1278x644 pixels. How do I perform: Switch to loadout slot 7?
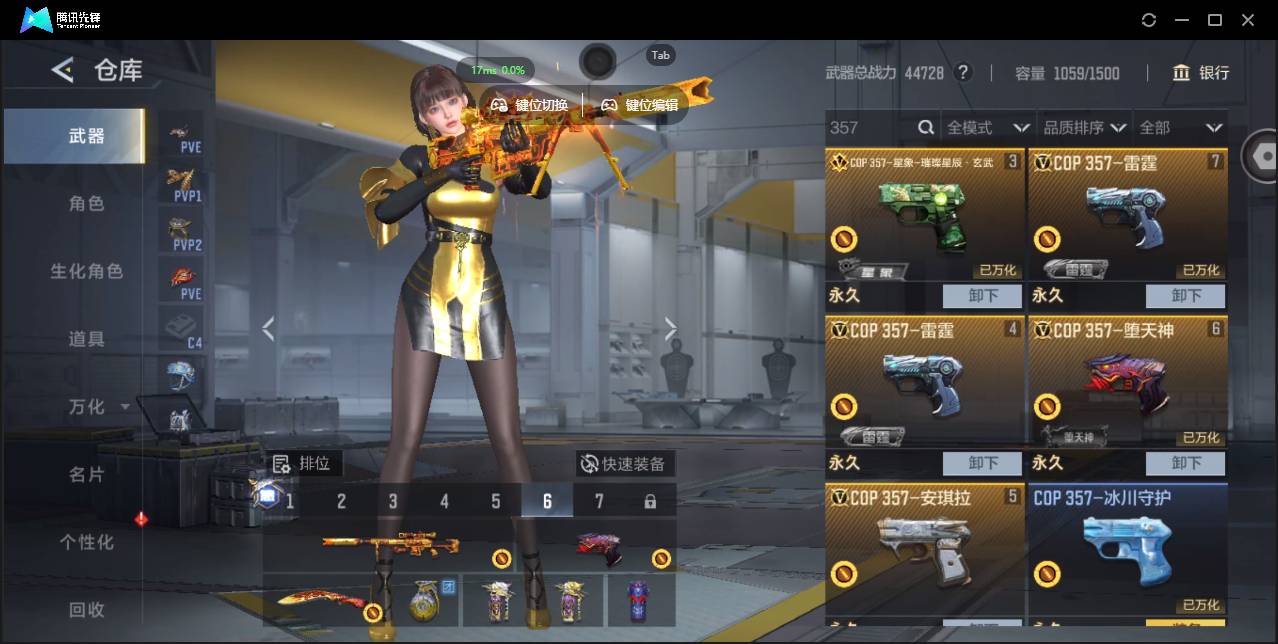[599, 501]
